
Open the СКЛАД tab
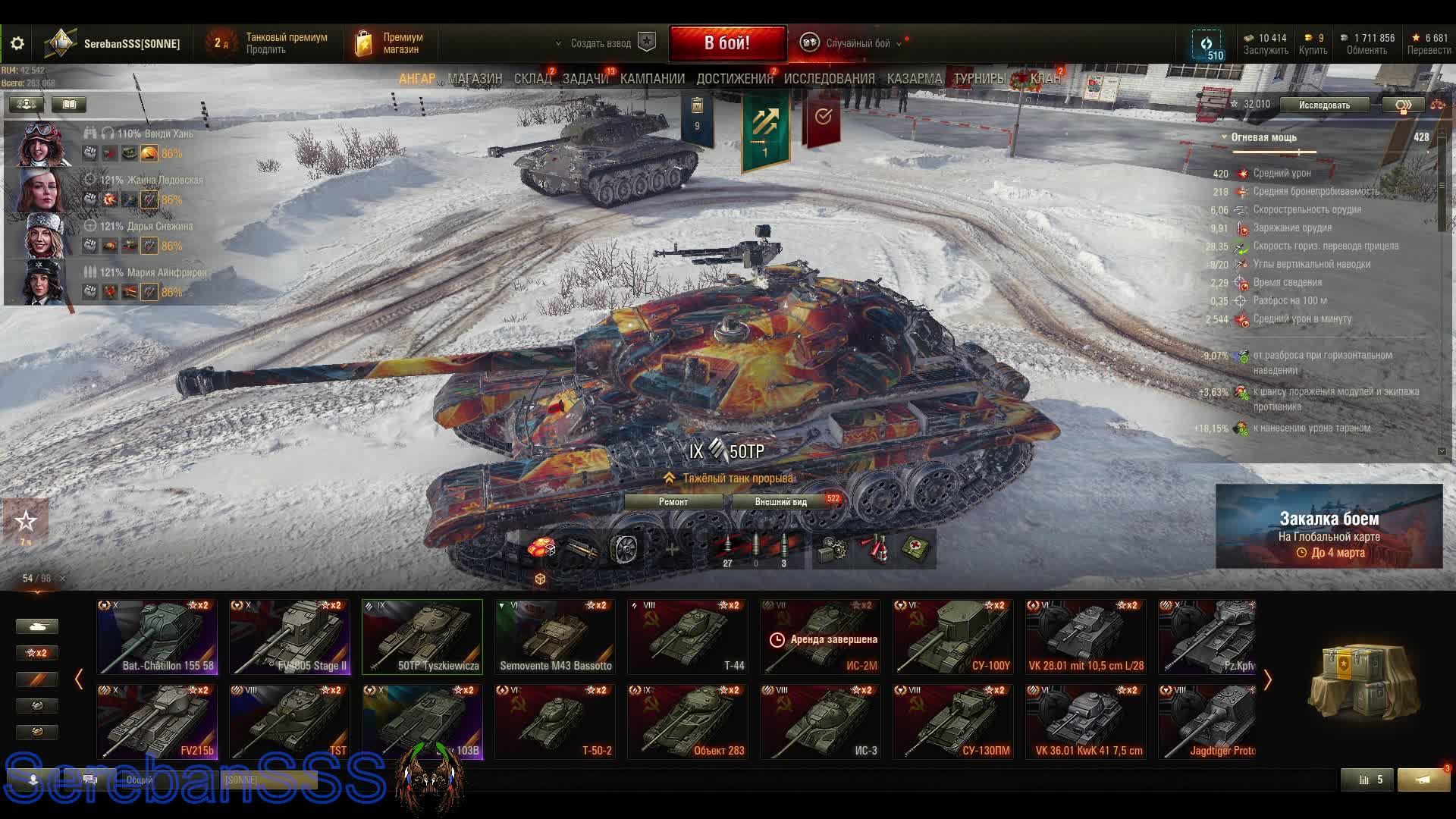coord(532,79)
